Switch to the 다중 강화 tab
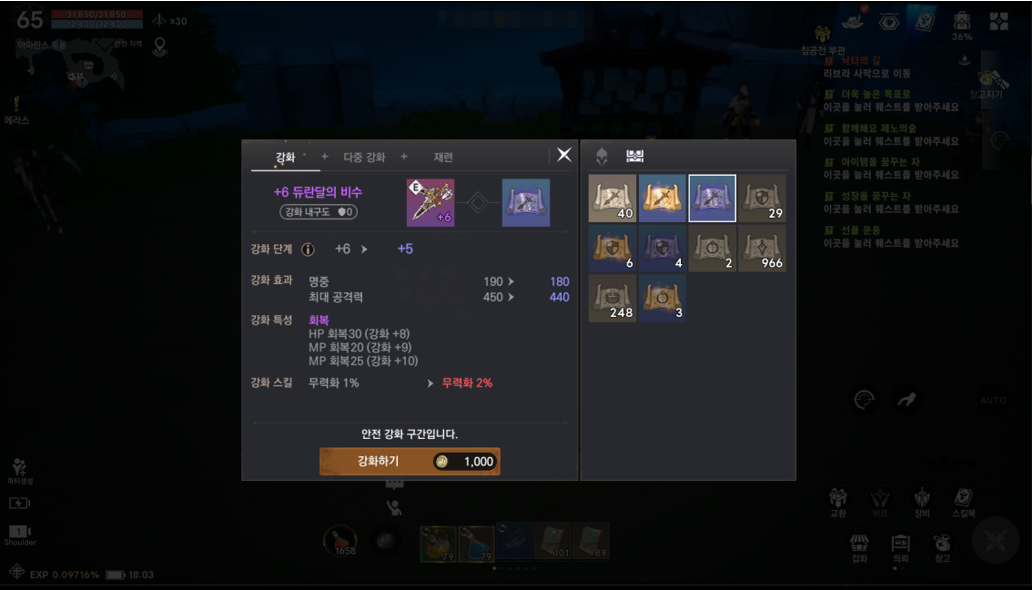This screenshot has height=590, width=1032. 364,157
